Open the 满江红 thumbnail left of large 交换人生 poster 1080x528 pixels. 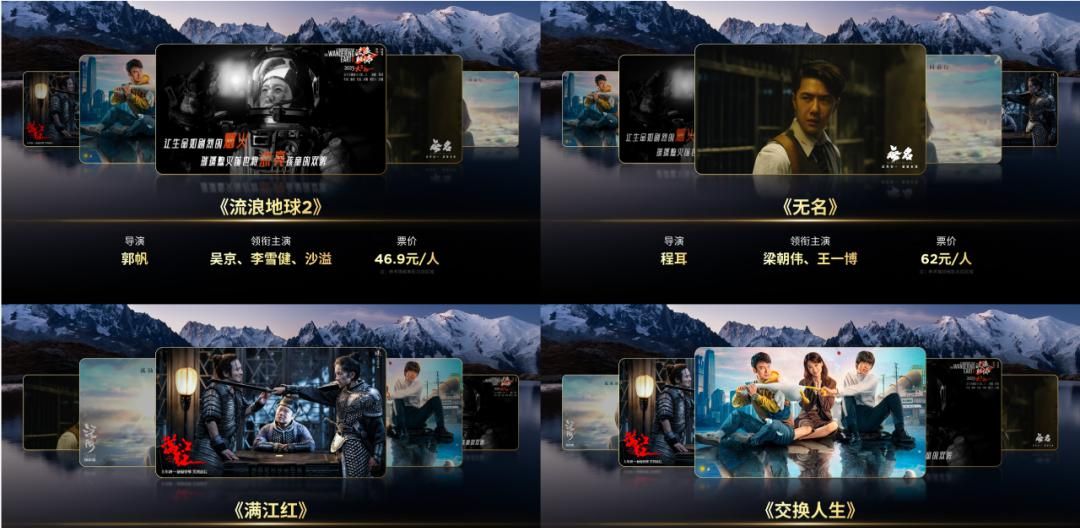tap(656, 412)
